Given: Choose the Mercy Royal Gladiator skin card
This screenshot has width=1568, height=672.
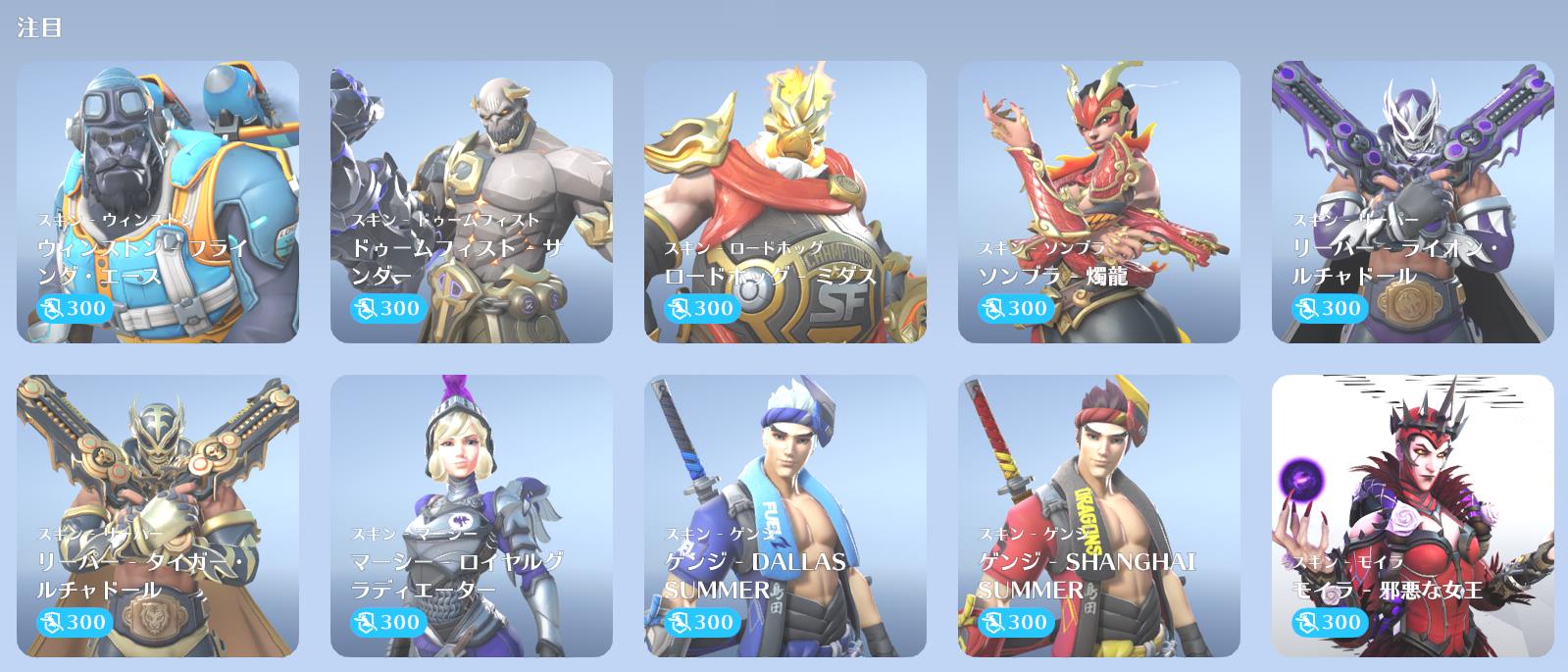Looking at the screenshot, I should (x=472, y=516).
